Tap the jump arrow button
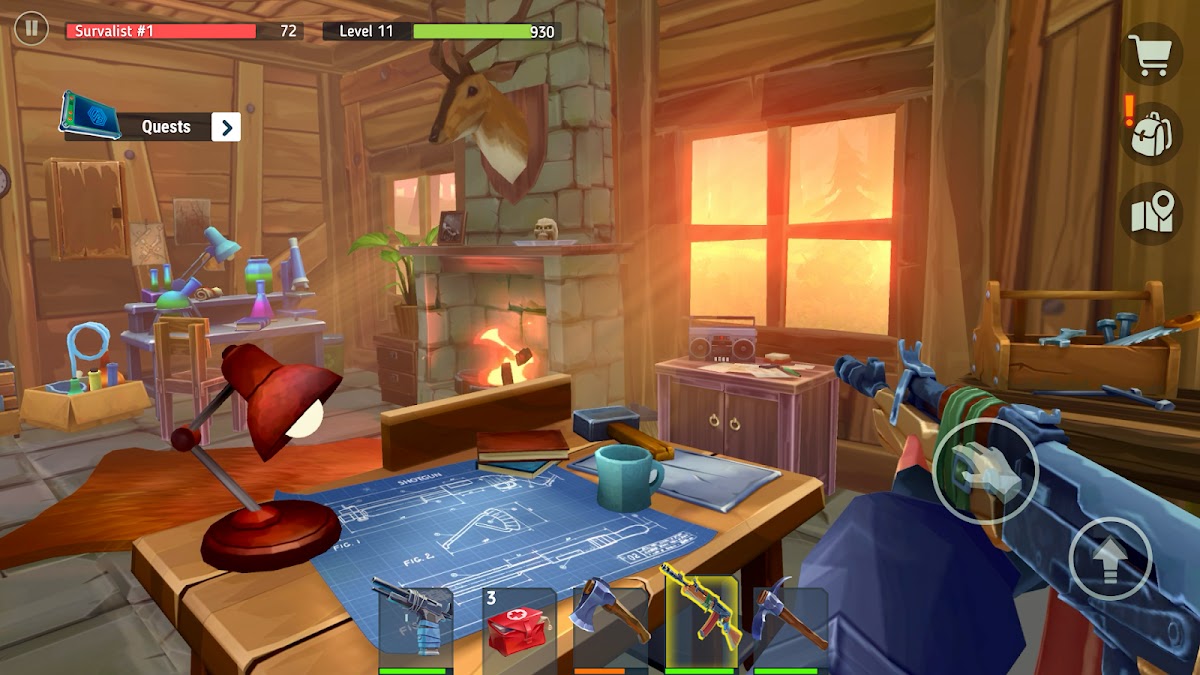This screenshot has width=1200, height=675. [x=1110, y=559]
